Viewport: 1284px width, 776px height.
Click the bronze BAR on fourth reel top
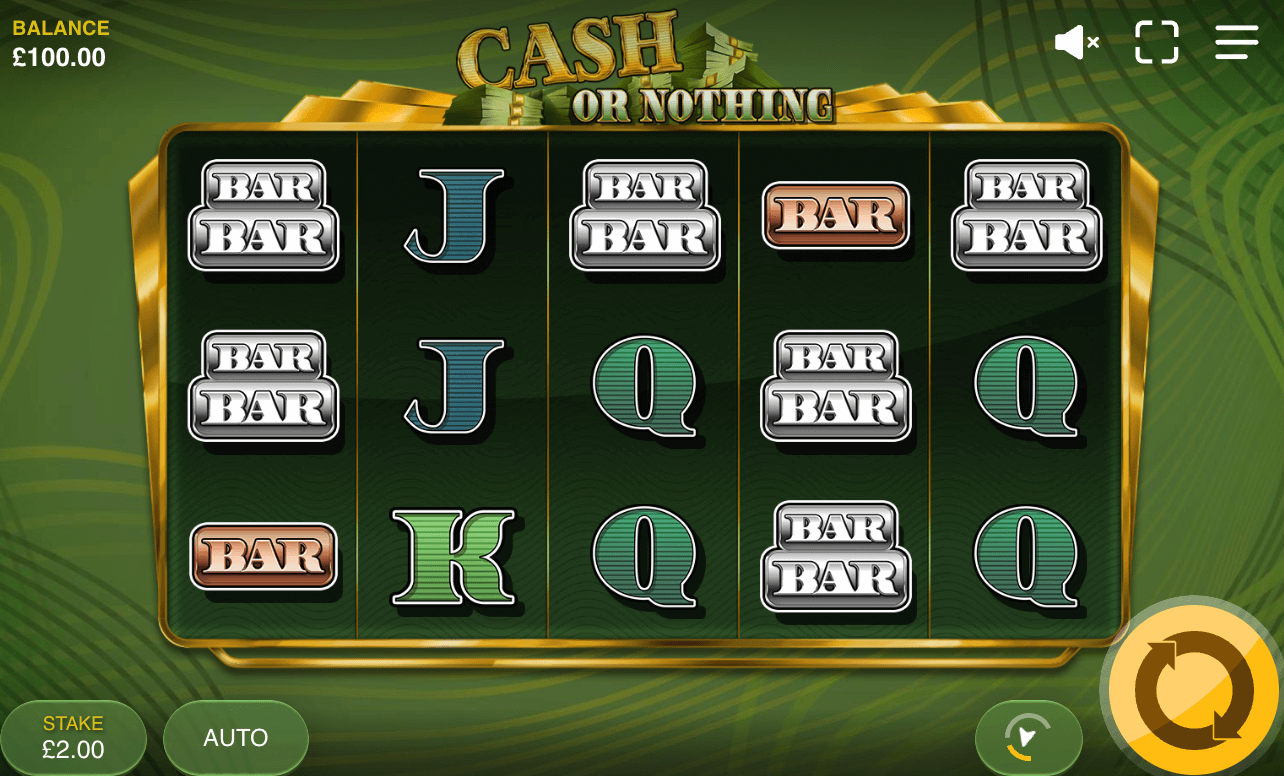pos(835,215)
